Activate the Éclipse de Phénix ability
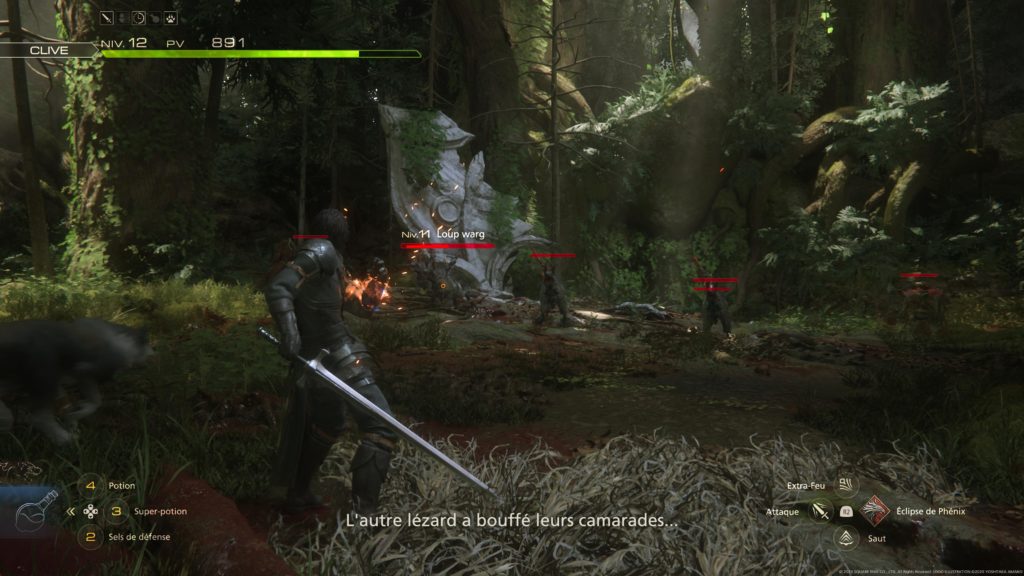Viewport: 1024px width, 576px height. [874, 512]
